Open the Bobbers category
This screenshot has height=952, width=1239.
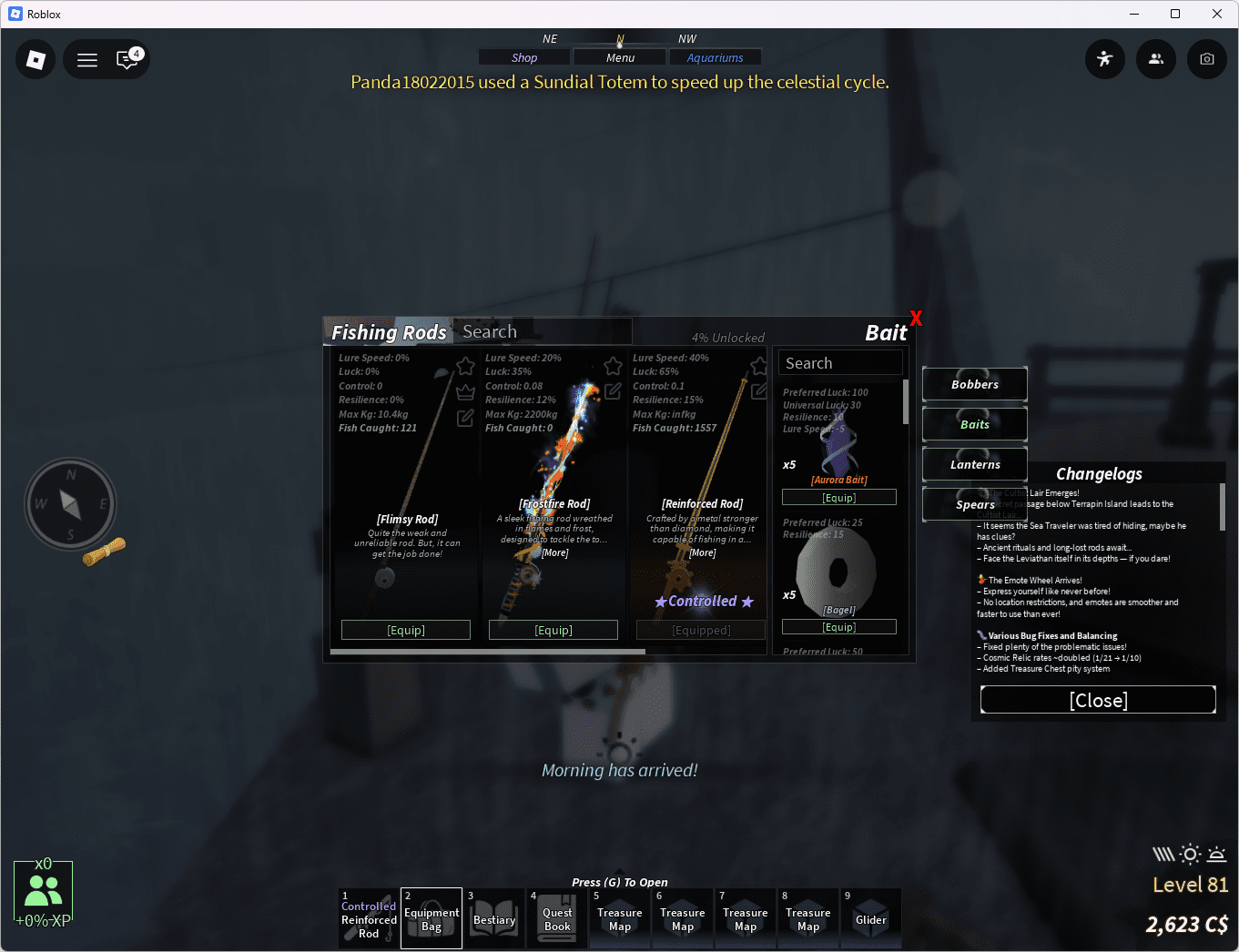point(974,384)
